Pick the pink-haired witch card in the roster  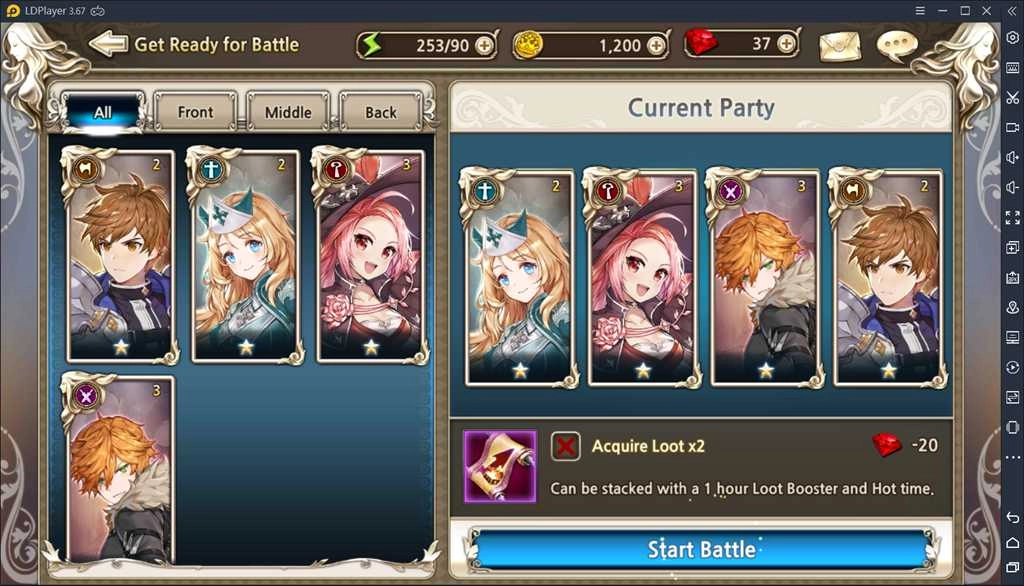click(371, 255)
